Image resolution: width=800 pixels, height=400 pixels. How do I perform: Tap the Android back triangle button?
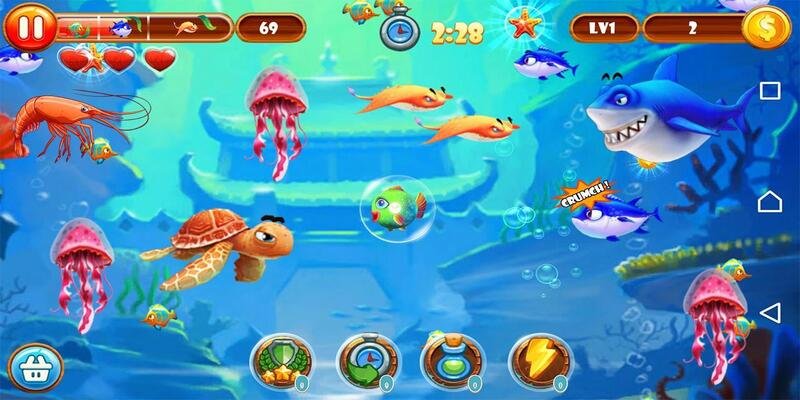coord(769,313)
